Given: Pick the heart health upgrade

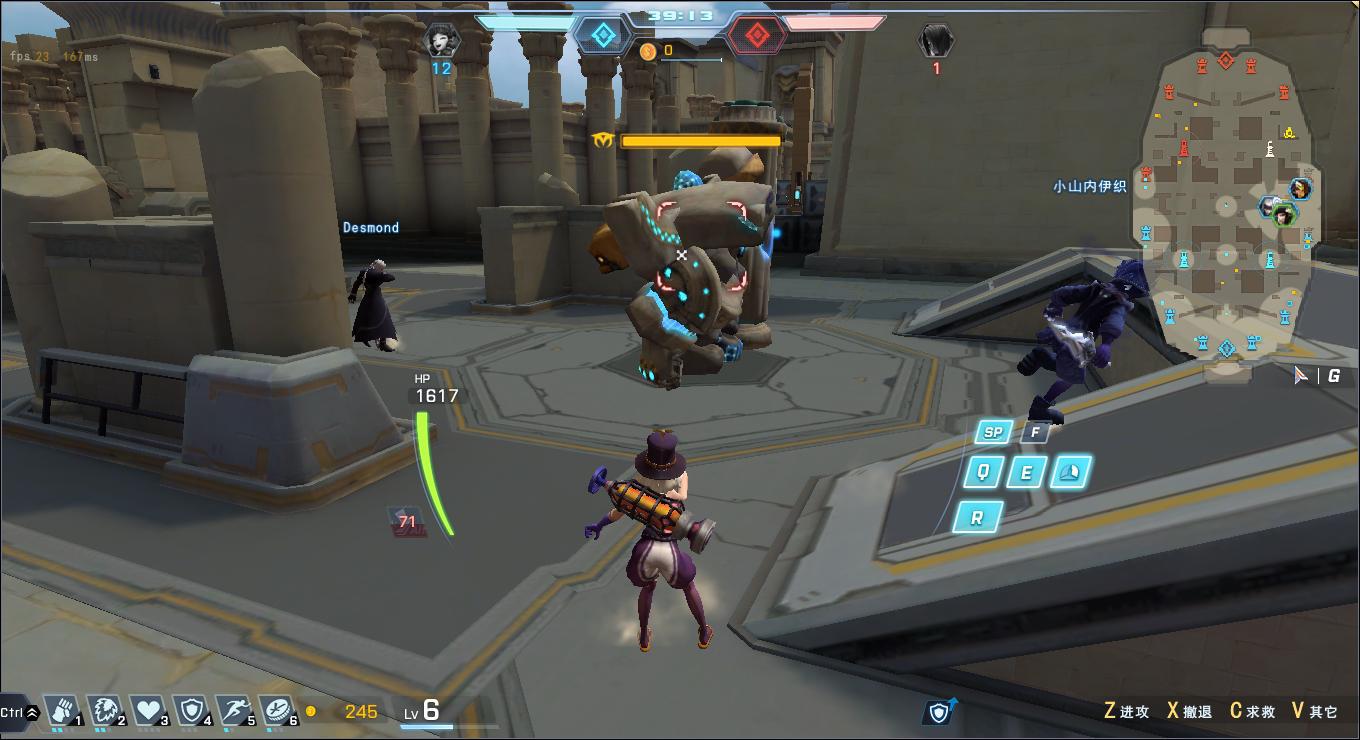Looking at the screenshot, I should [149, 710].
